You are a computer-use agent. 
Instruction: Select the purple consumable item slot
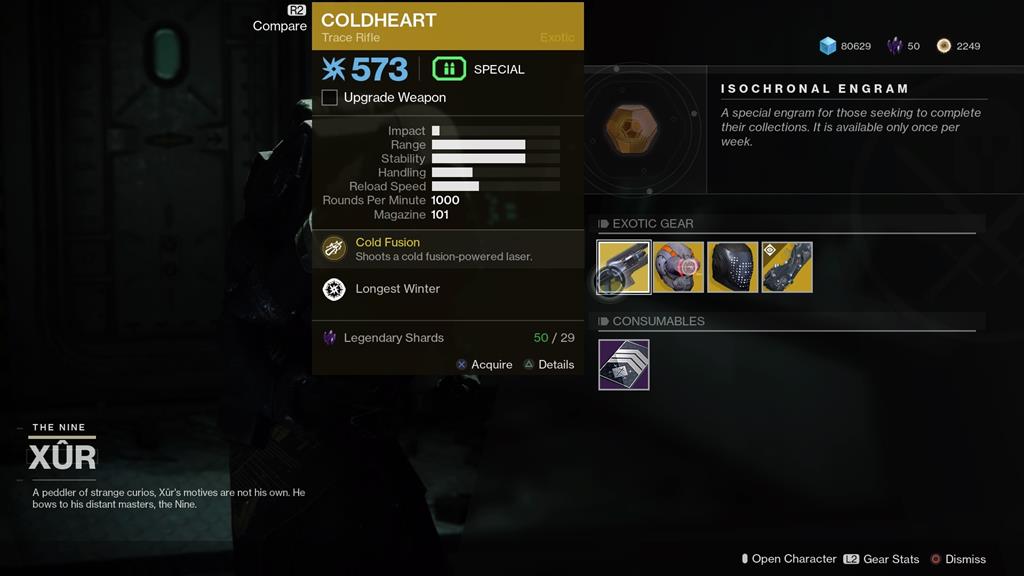coord(624,364)
